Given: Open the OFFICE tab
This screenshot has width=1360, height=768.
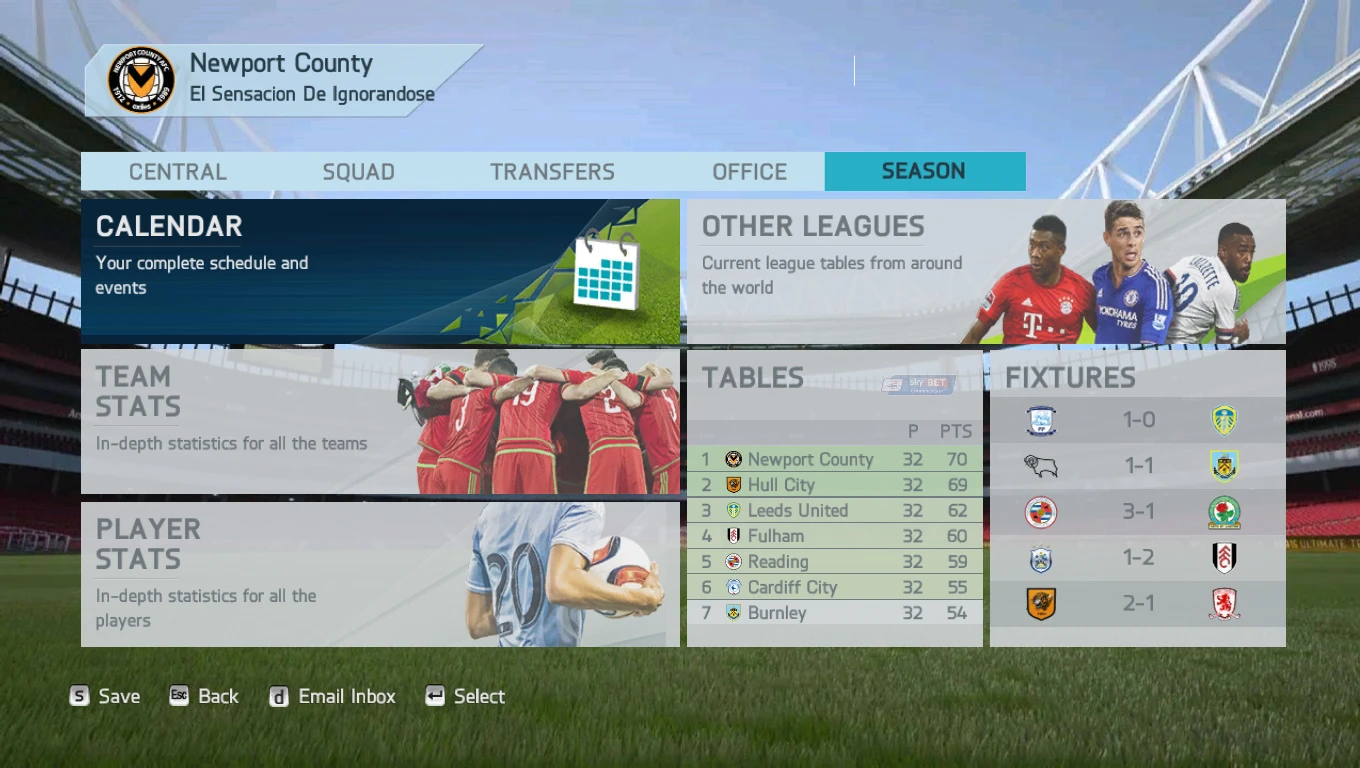Looking at the screenshot, I should click(750, 171).
